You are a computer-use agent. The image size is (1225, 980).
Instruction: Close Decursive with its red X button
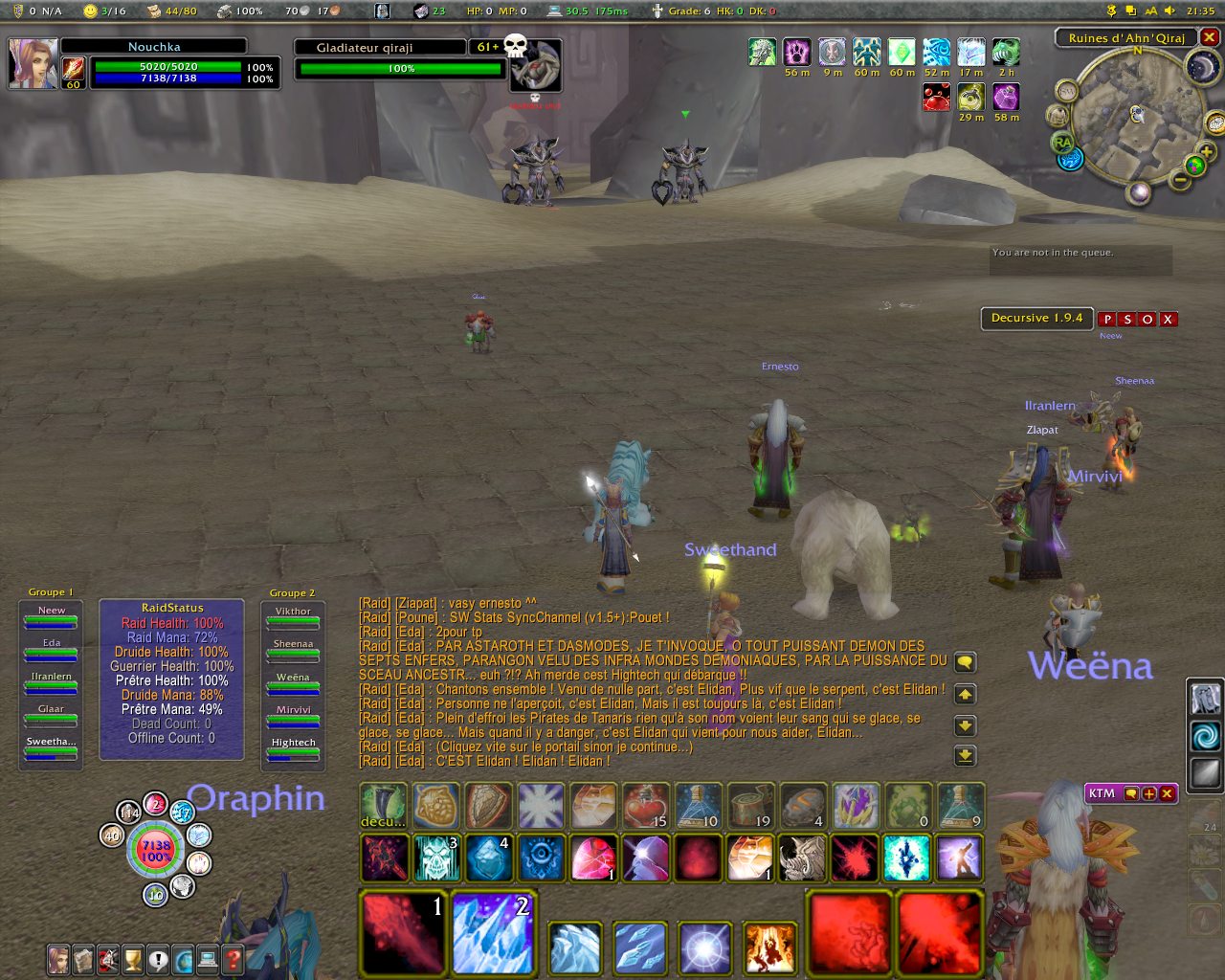[1168, 320]
